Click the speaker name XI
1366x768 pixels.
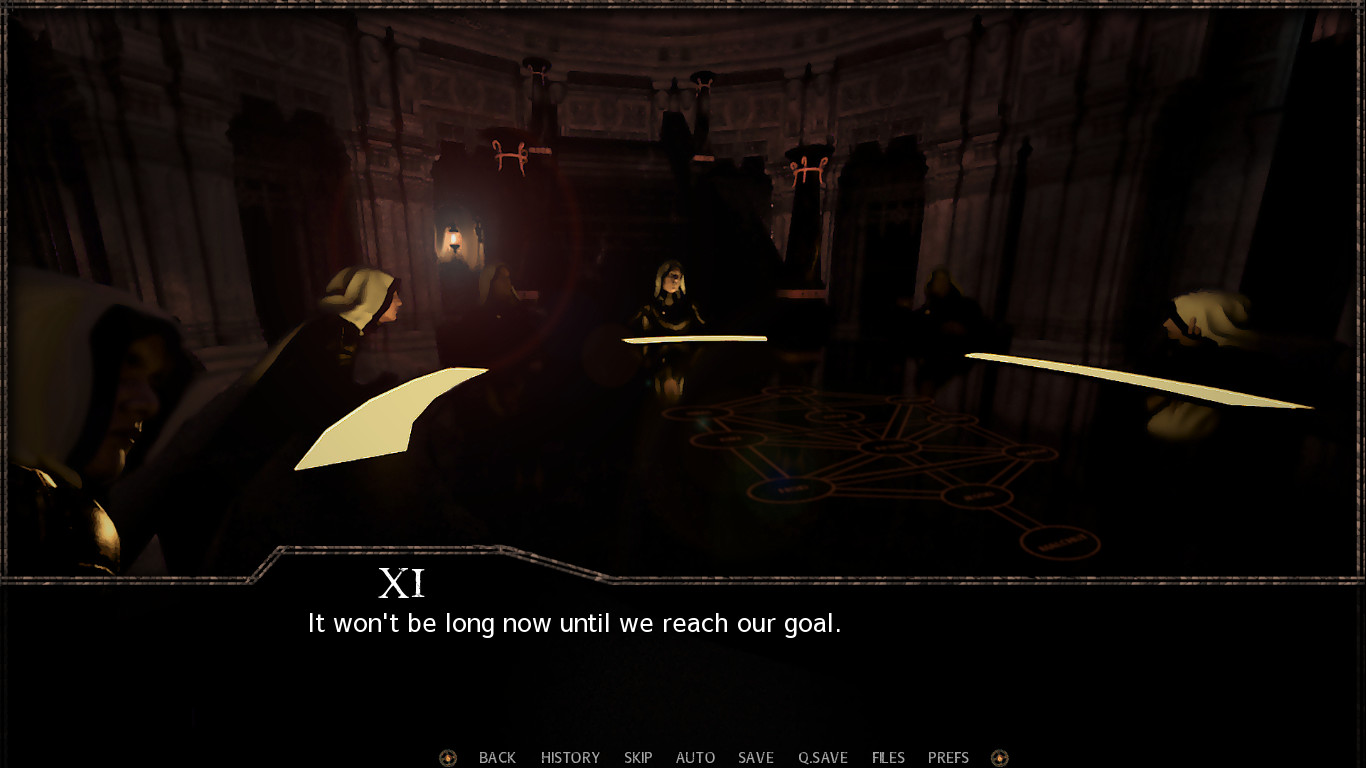click(404, 581)
